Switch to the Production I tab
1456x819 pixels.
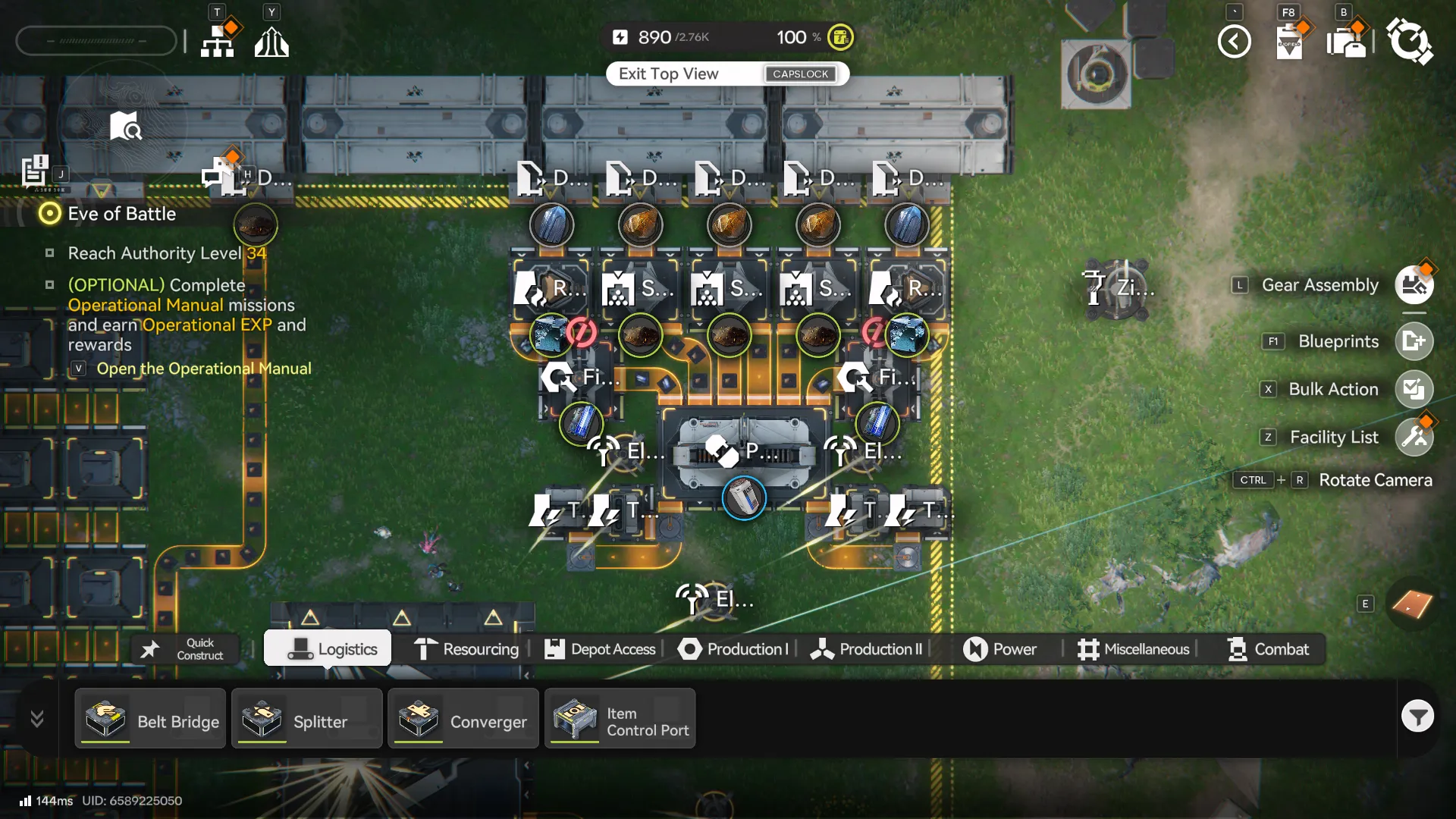pos(733,649)
